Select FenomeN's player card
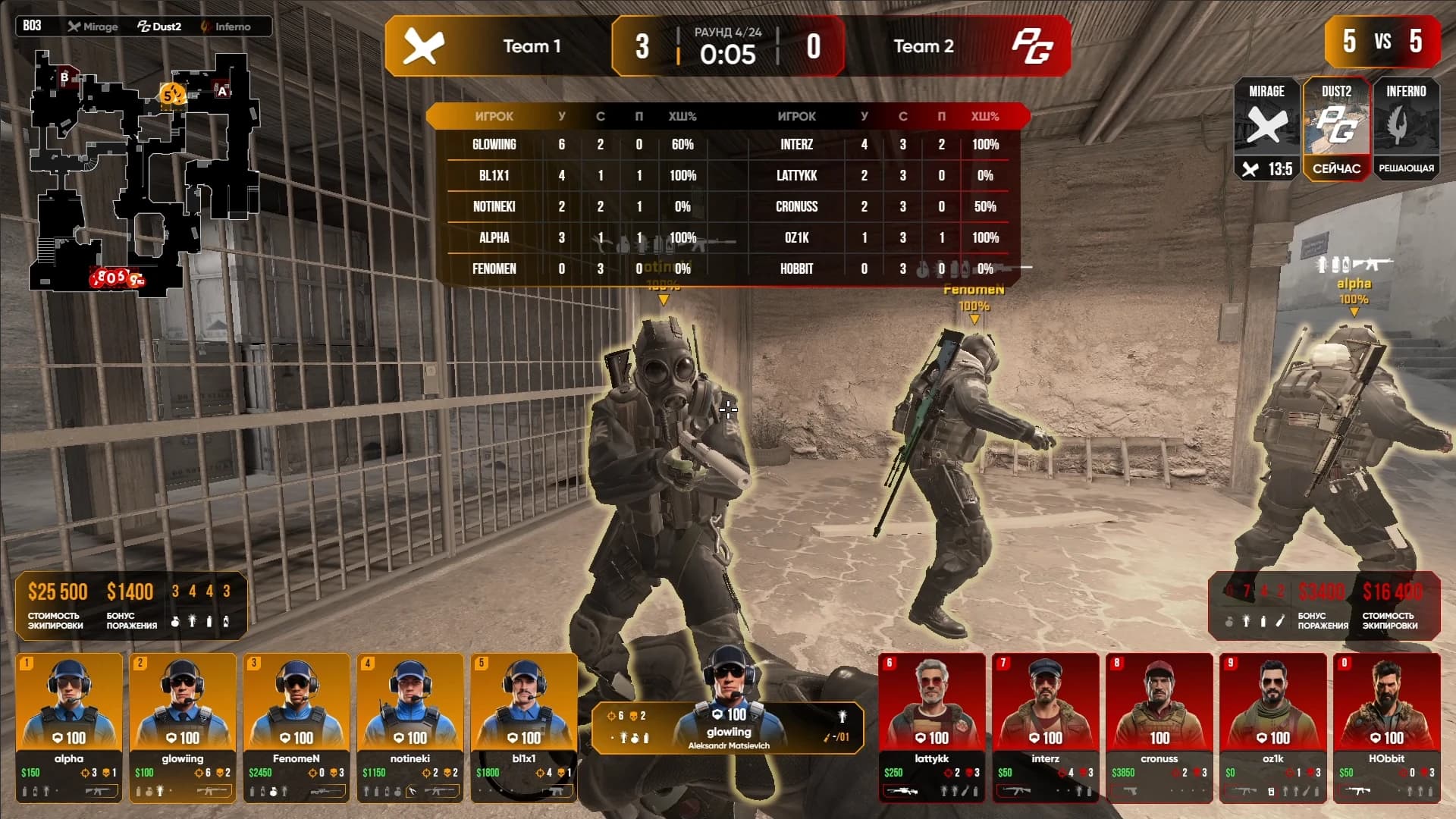This screenshot has height=819, width=1456. 297,726
